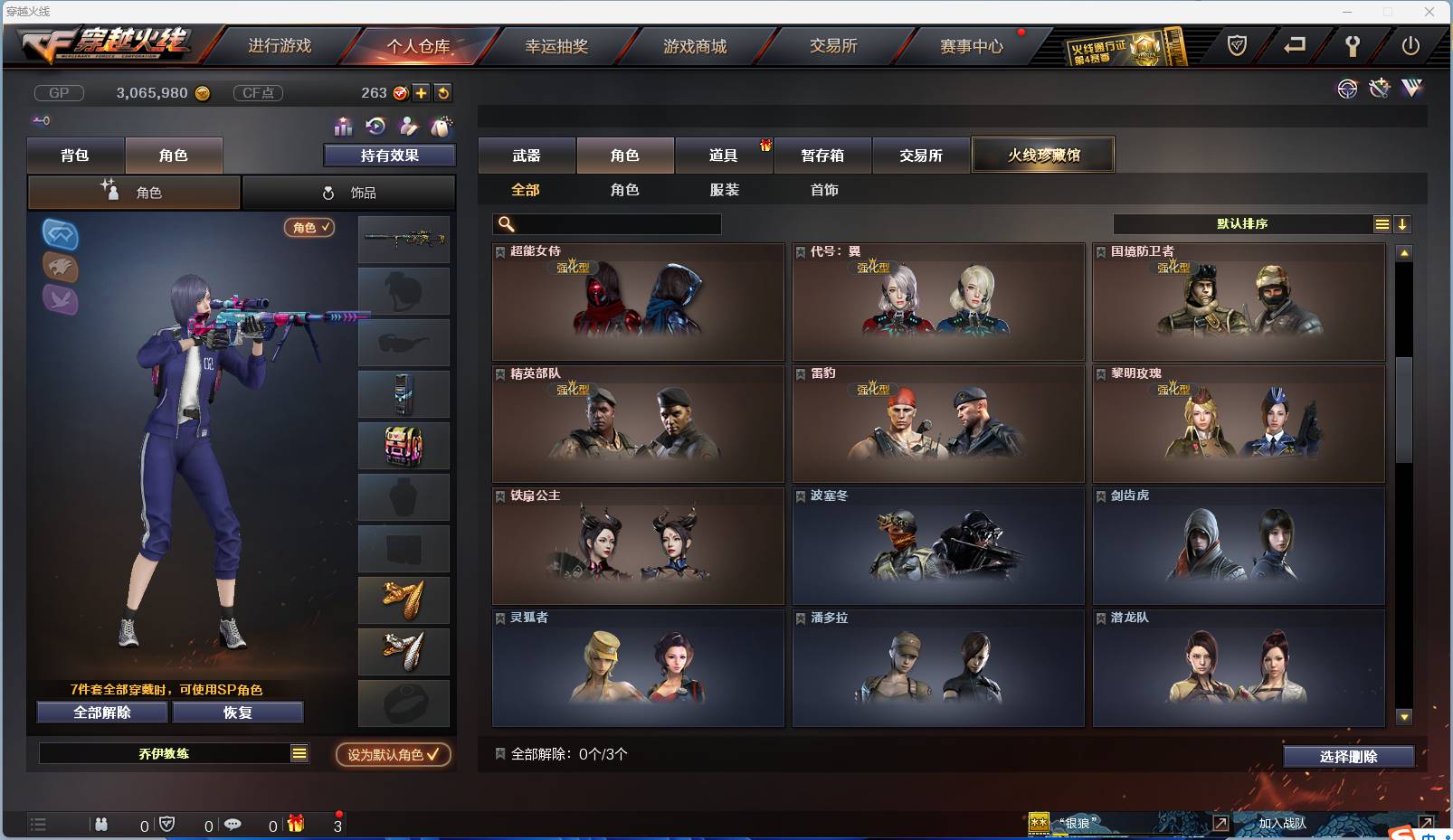Click the refresh icon beside CF点 balance
The height and width of the screenshot is (840, 1453).
point(442,92)
